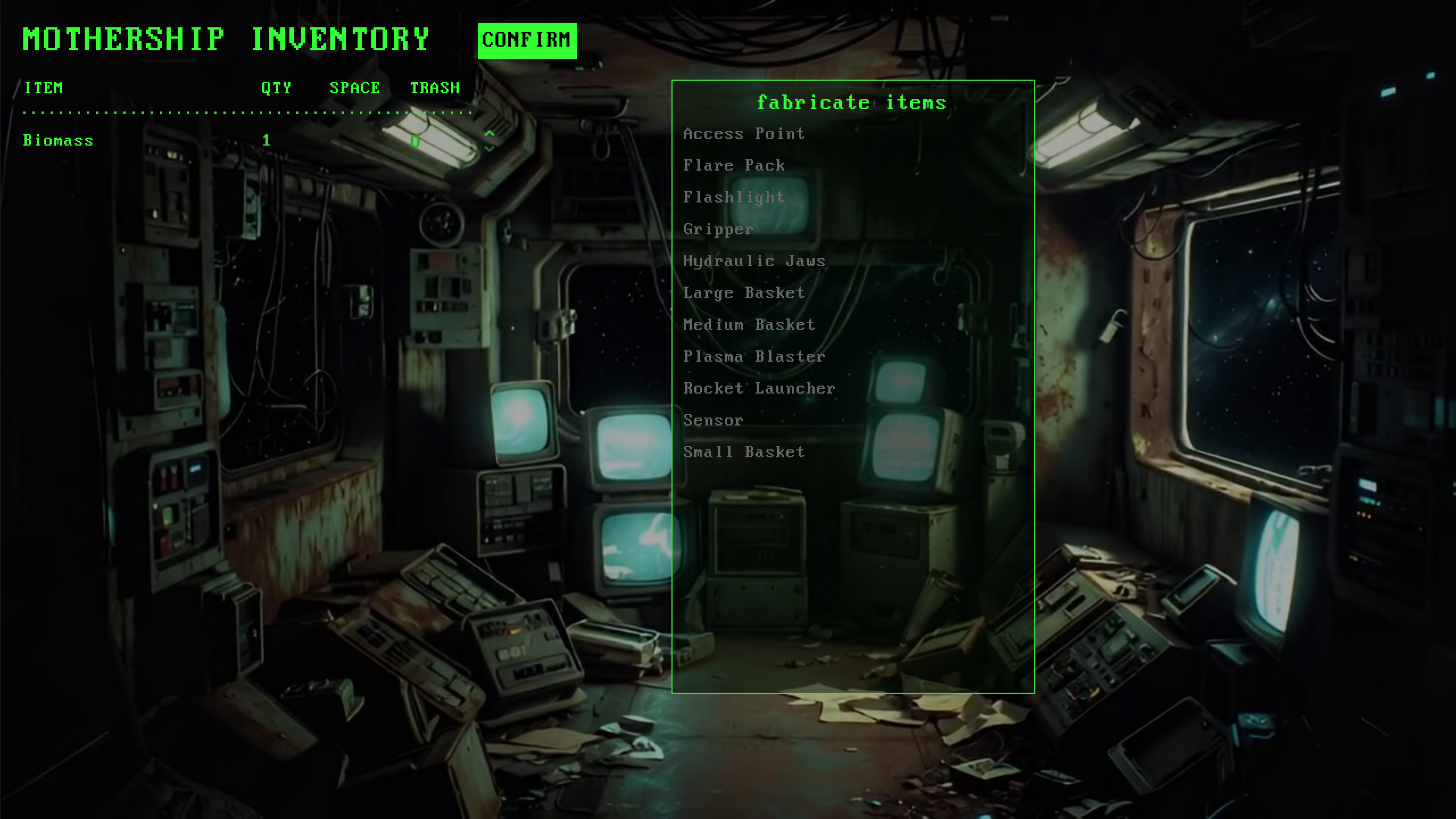Select the Biomass inventory row
1456x819 pixels.
[x=58, y=140]
